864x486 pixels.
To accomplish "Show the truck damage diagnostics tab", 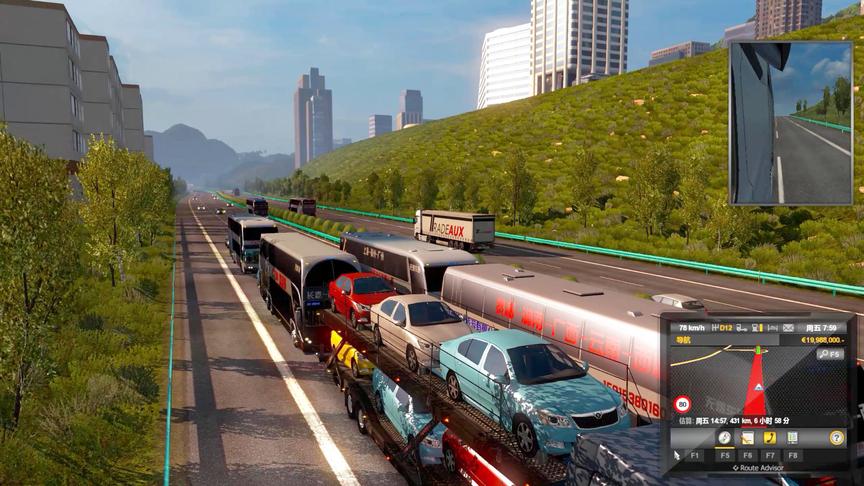I will [792, 438].
